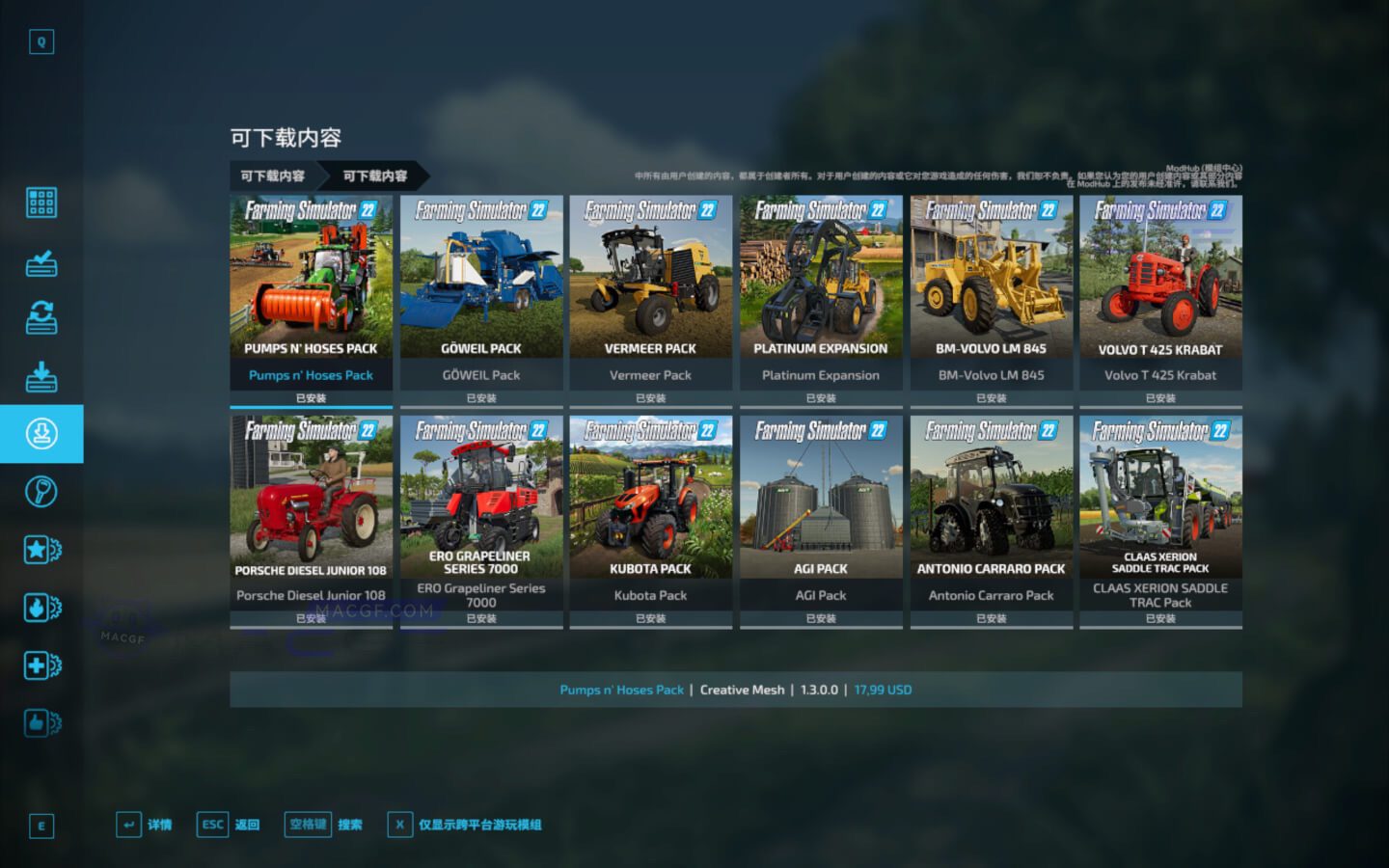The image size is (1389, 868).
Task: Switch to the second 可下载内容 tab
Action: (376, 176)
